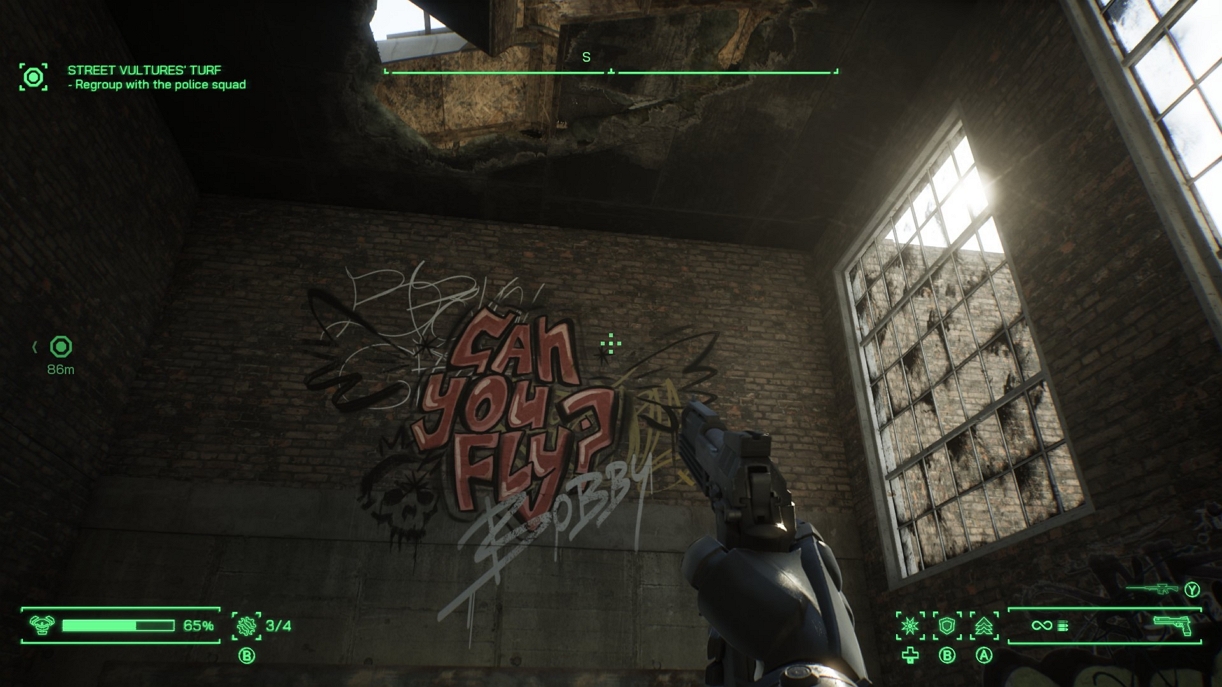Use the gear-shaped repair charge icon
Viewport: 1222px width, 687px height.
pyautogui.click(x=246, y=626)
